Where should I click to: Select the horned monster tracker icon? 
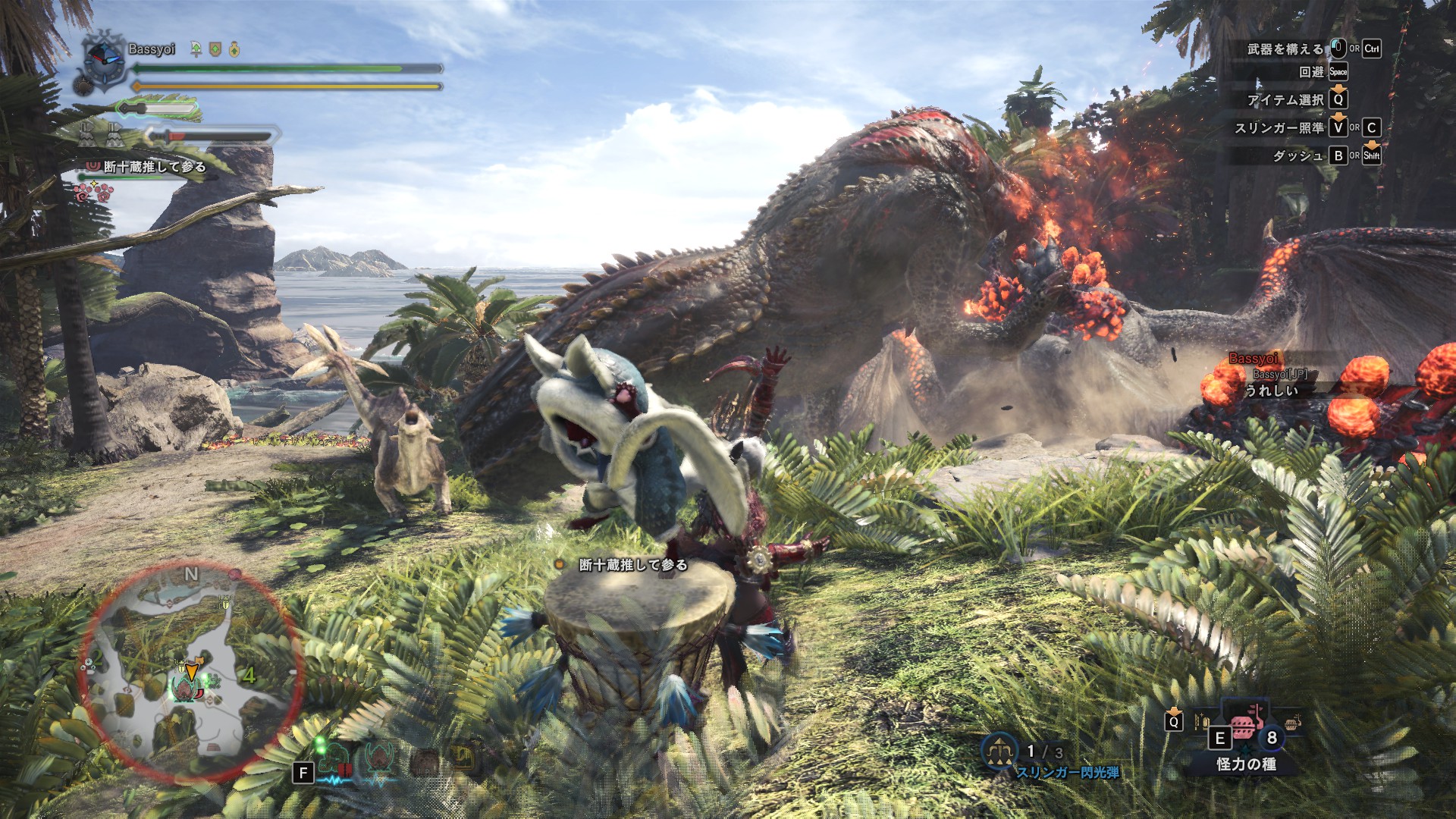[379, 758]
